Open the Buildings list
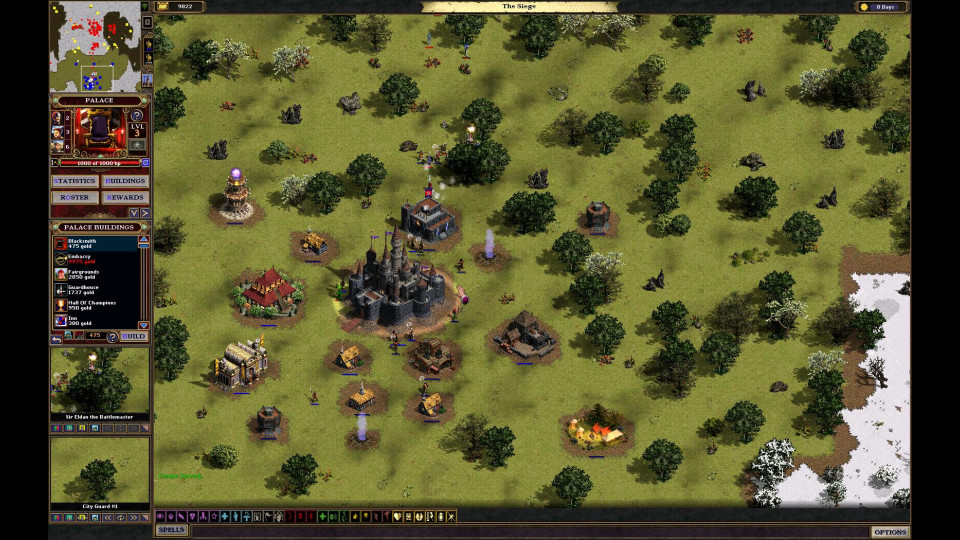 pyautogui.click(x=126, y=181)
